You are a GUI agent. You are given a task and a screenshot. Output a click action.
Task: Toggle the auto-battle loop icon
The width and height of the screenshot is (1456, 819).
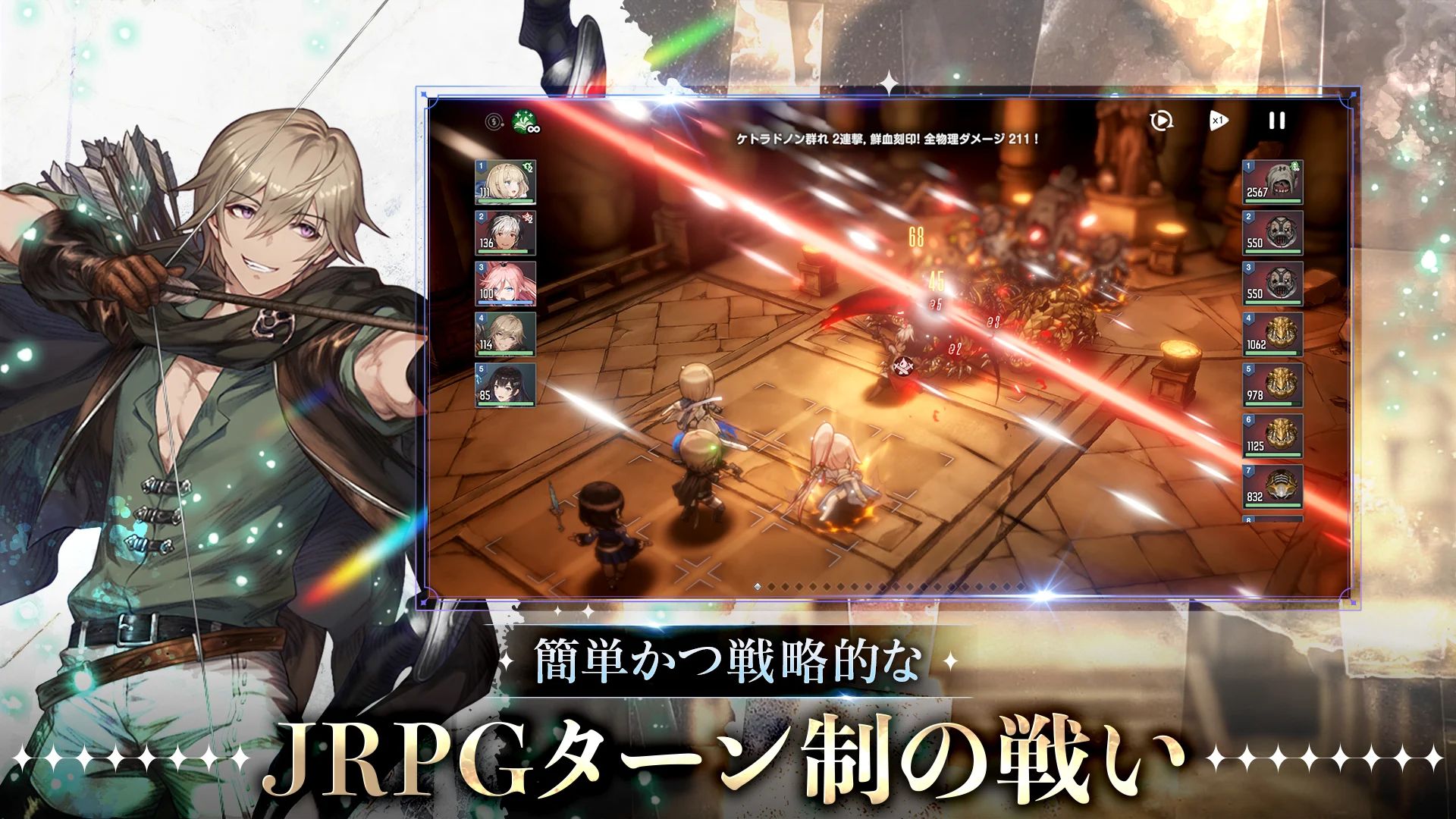(x=1160, y=121)
